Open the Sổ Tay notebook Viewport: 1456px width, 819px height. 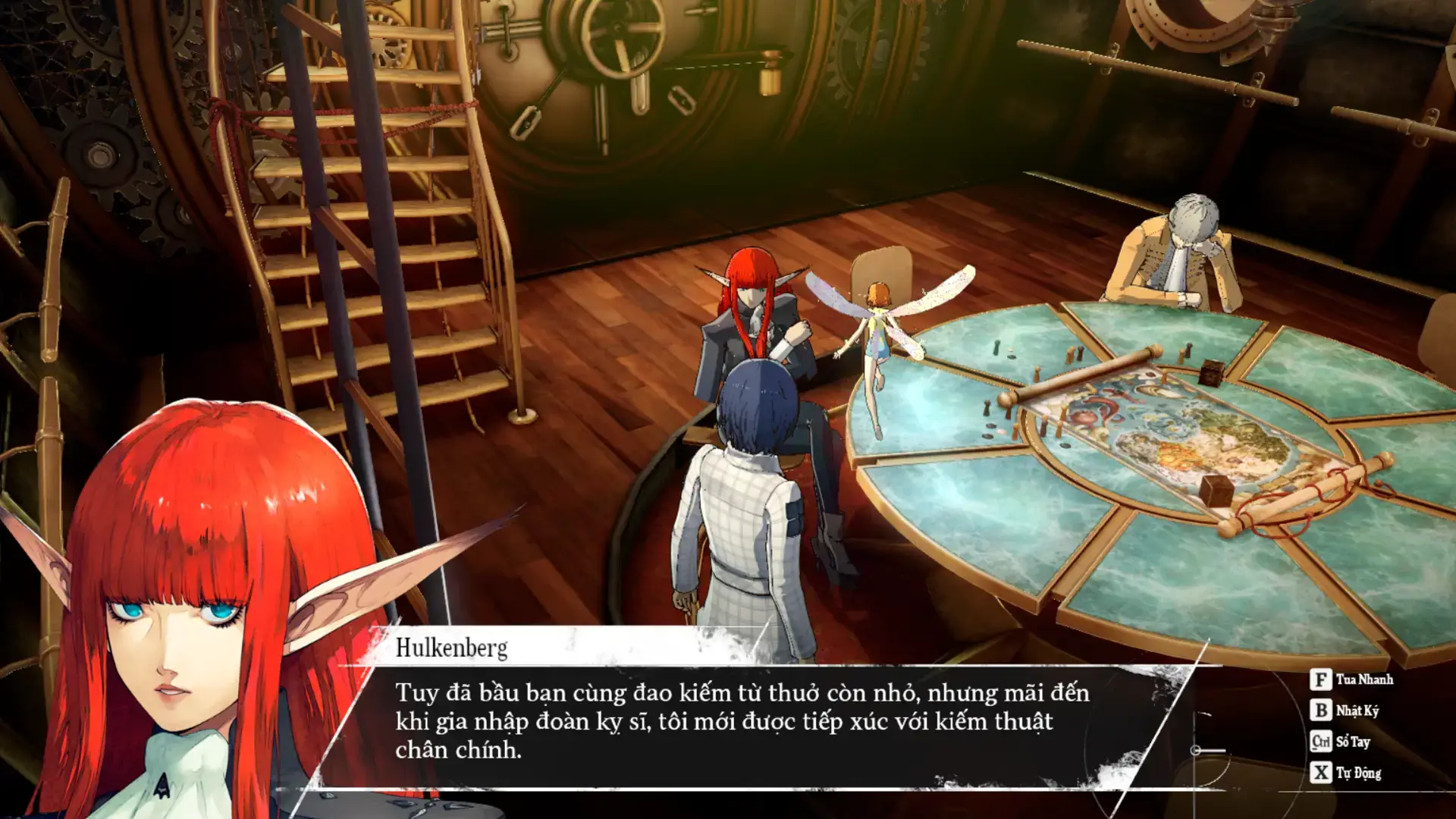[1341, 742]
